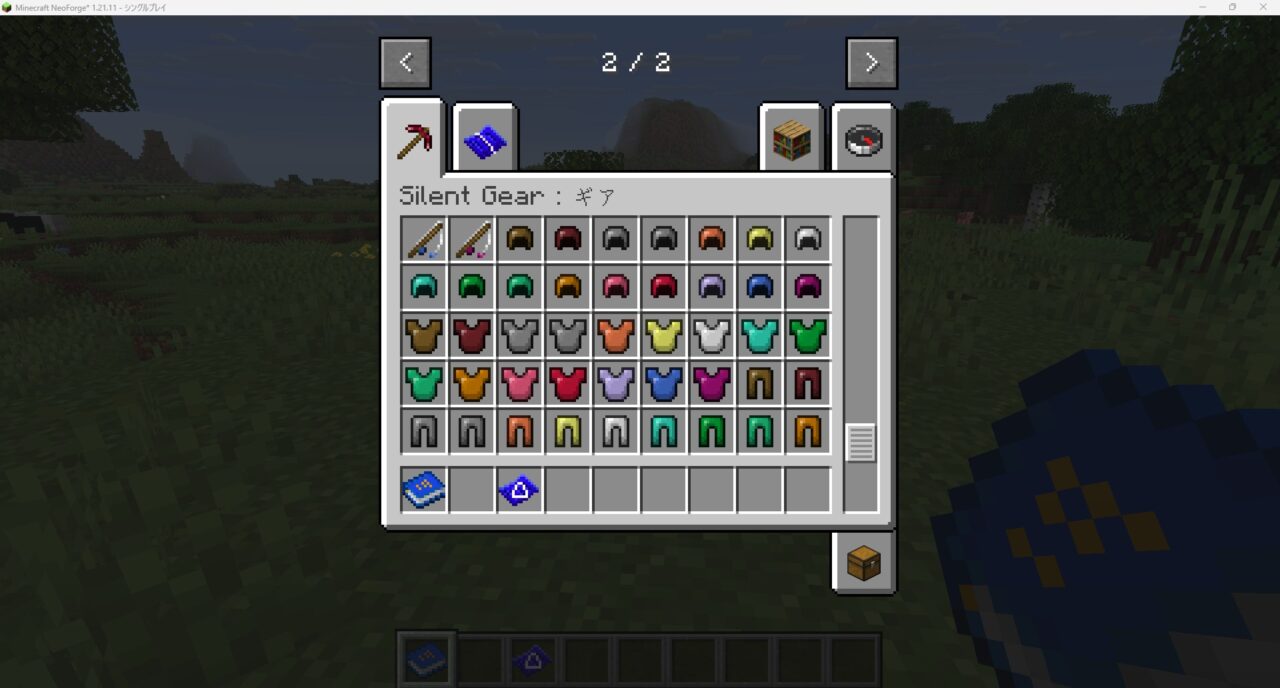1280x688 pixels.
Task: Switch to the chest survival inventory tab
Action: point(863,563)
